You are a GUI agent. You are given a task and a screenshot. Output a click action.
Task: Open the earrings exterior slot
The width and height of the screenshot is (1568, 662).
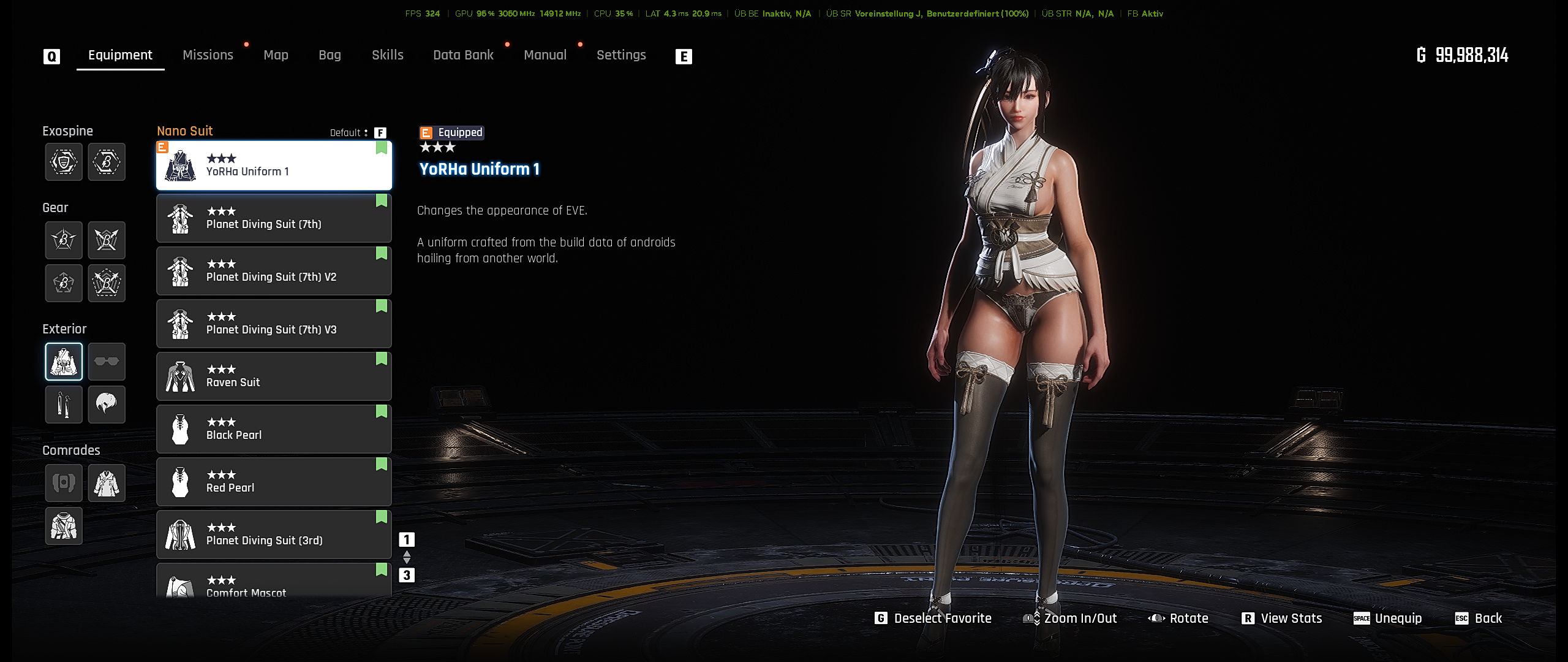point(64,405)
